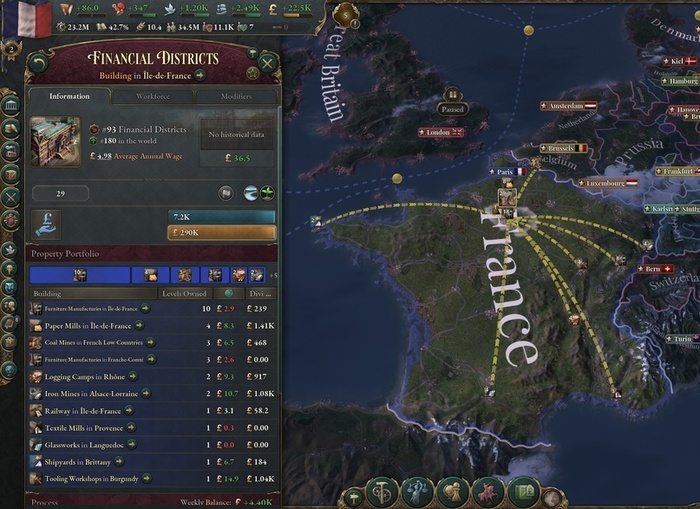Open Paper Mills in Île-de-France row

[x=88, y=326]
